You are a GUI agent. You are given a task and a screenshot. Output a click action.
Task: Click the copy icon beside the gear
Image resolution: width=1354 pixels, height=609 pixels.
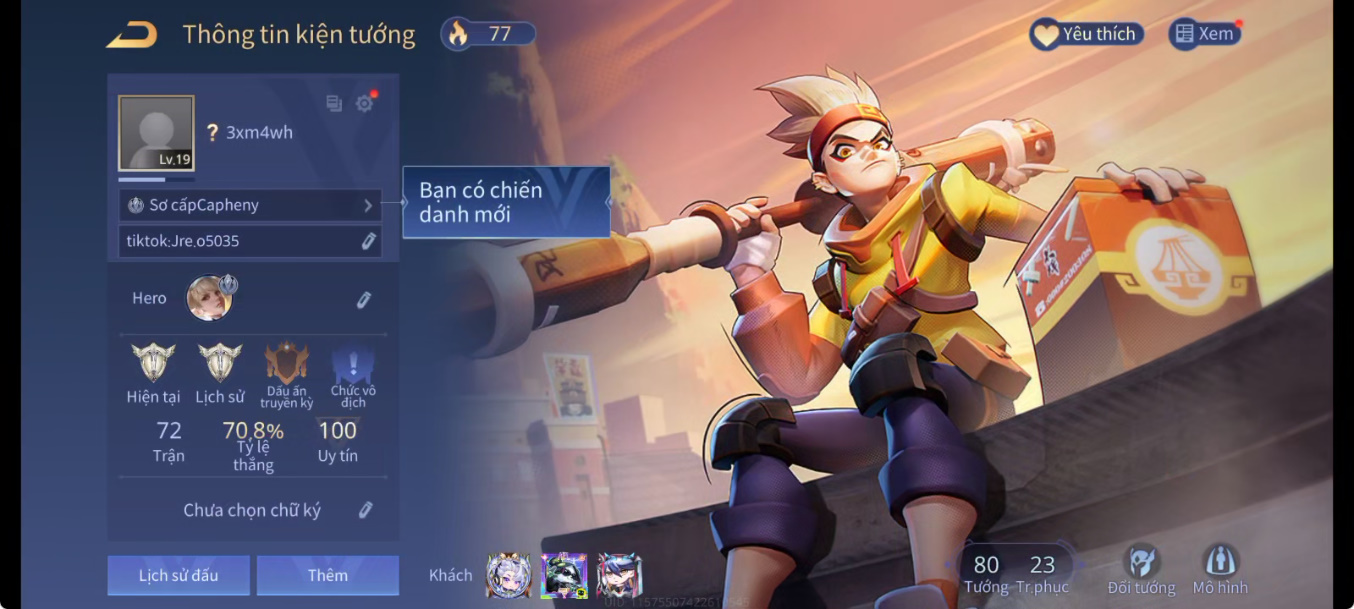pyautogui.click(x=334, y=103)
